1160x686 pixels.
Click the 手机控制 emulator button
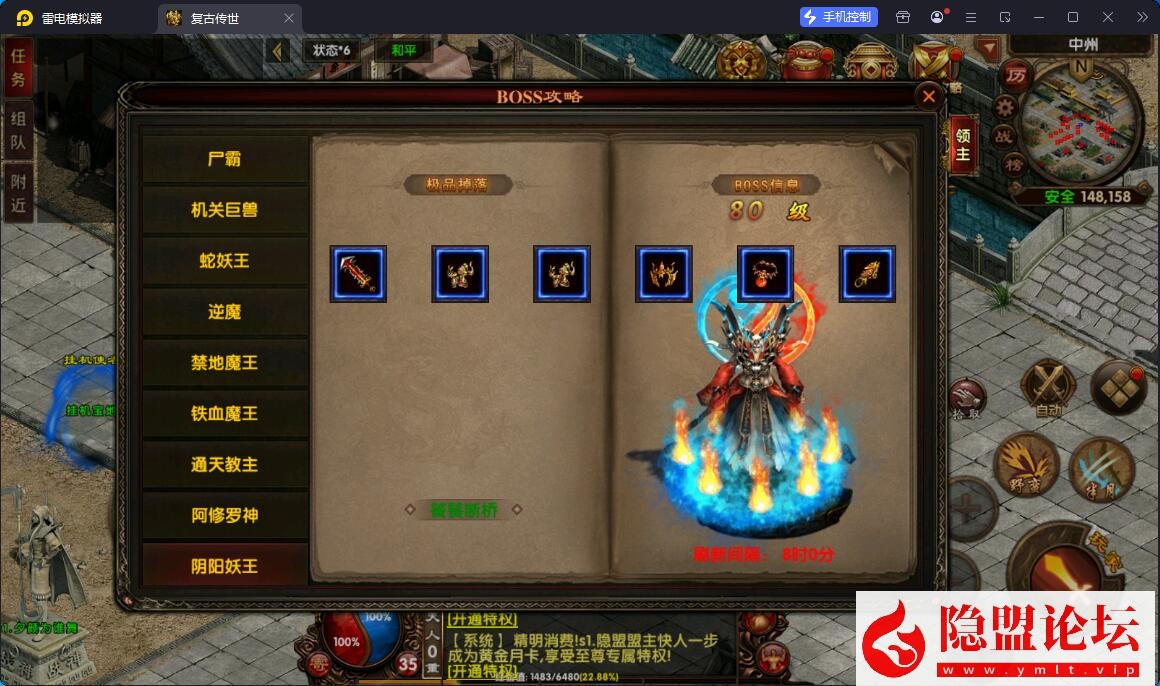[838, 17]
